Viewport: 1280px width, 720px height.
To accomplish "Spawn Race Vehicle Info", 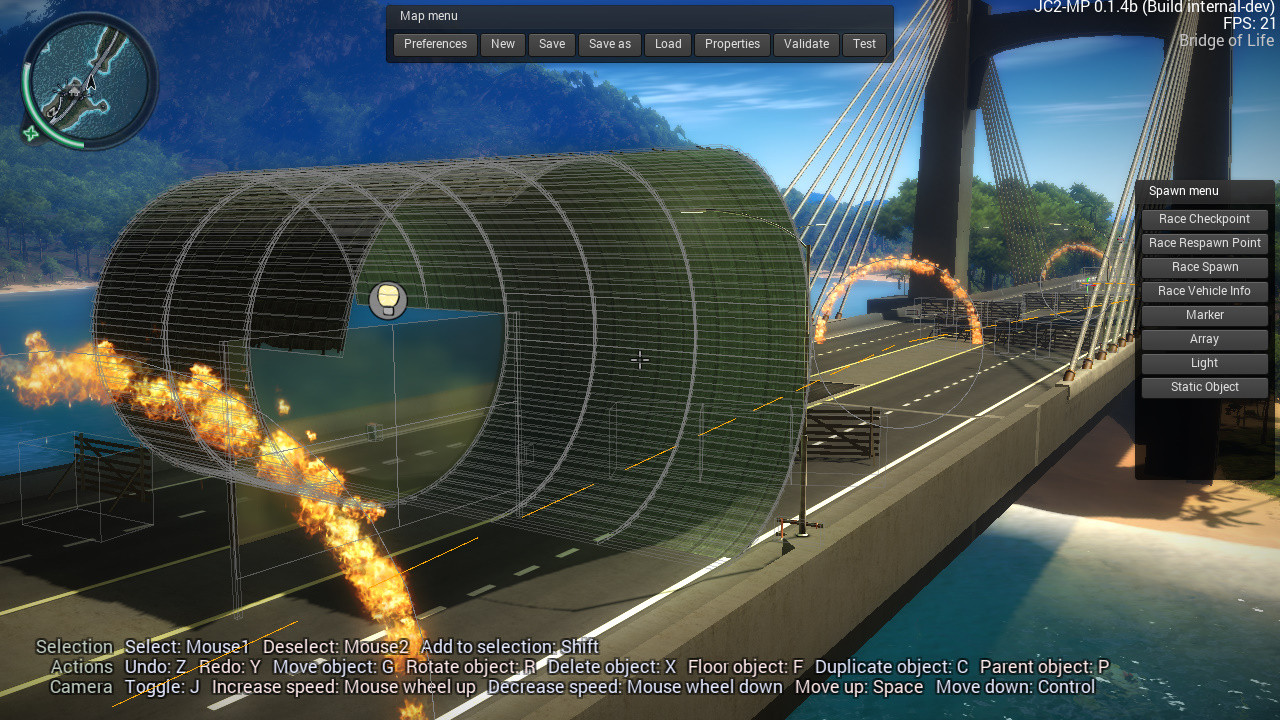I will click(1204, 291).
